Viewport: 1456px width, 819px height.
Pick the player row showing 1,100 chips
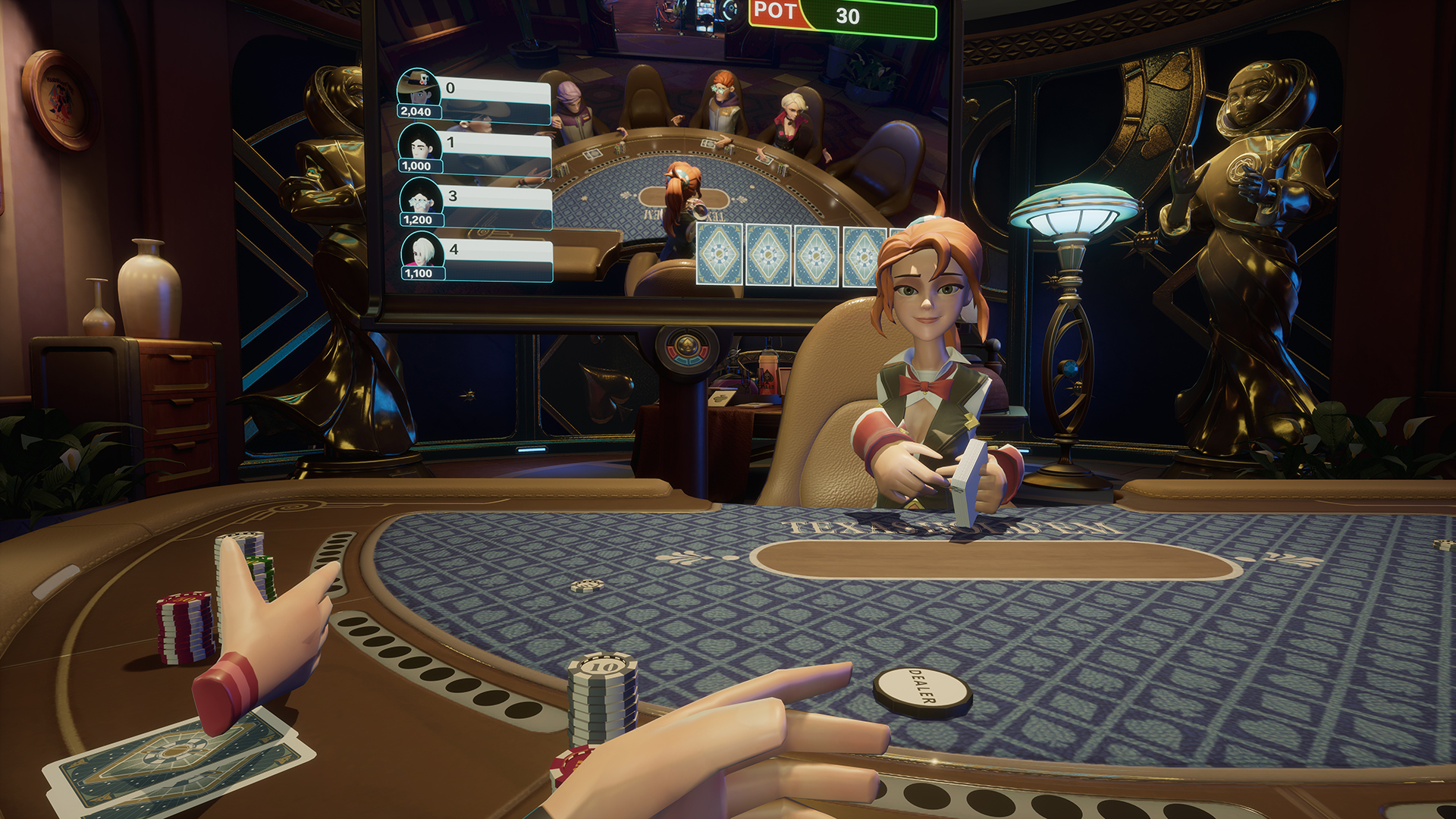tap(475, 259)
